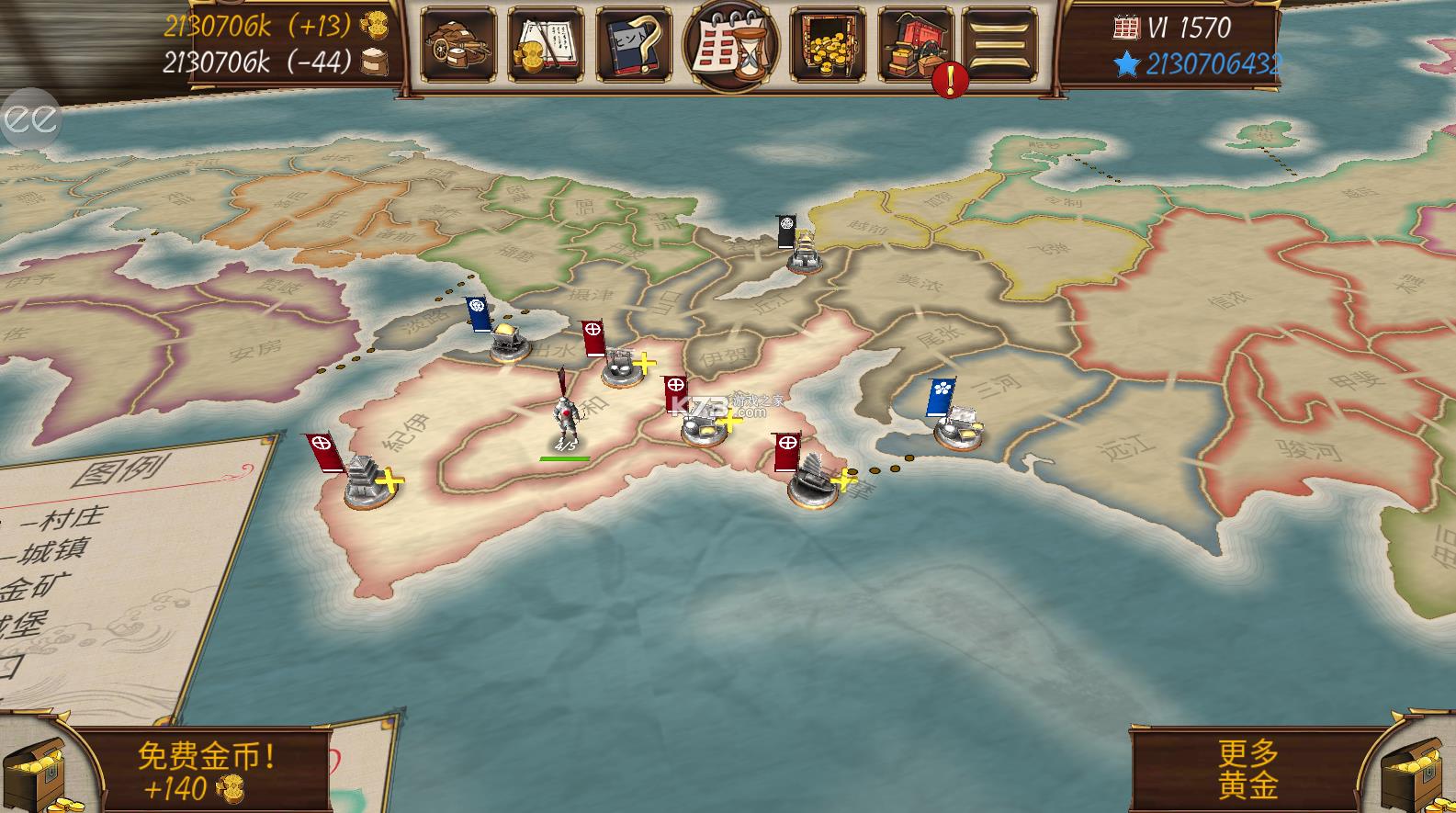This screenshot has width=1456, height=813.
Task: Open the supply cart and rice sacks menu
Action: click(457, 44)
